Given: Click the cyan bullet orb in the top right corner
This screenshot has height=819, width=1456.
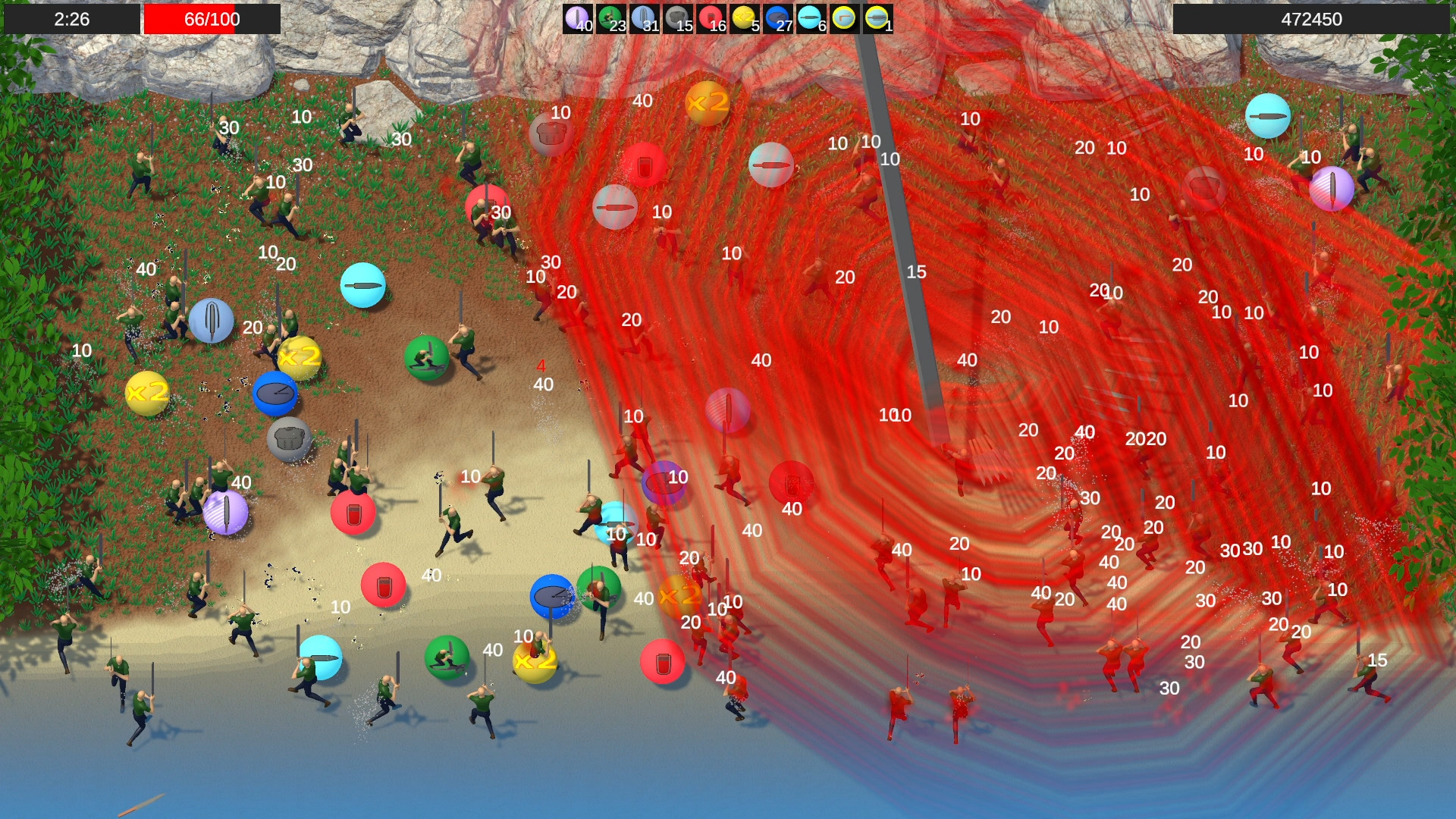Looking at the screenshot, I should click(1266, 118).
